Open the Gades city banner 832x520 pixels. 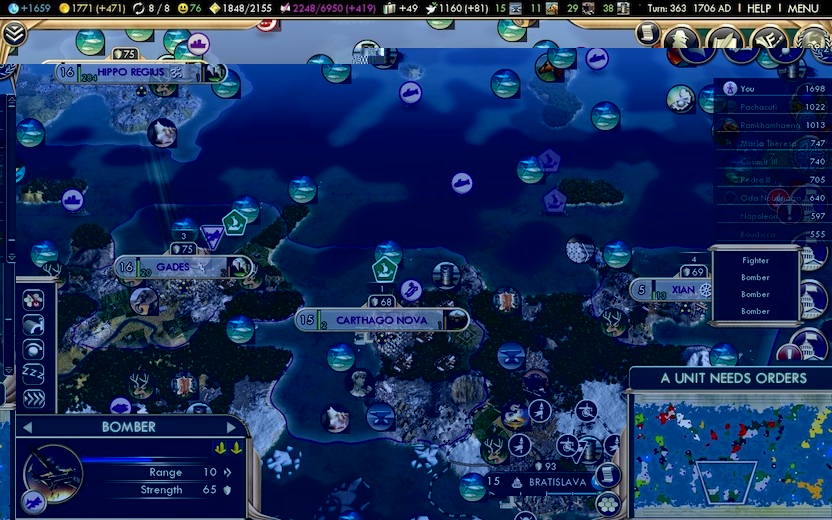pyautogui.click(x=180, y=267)
